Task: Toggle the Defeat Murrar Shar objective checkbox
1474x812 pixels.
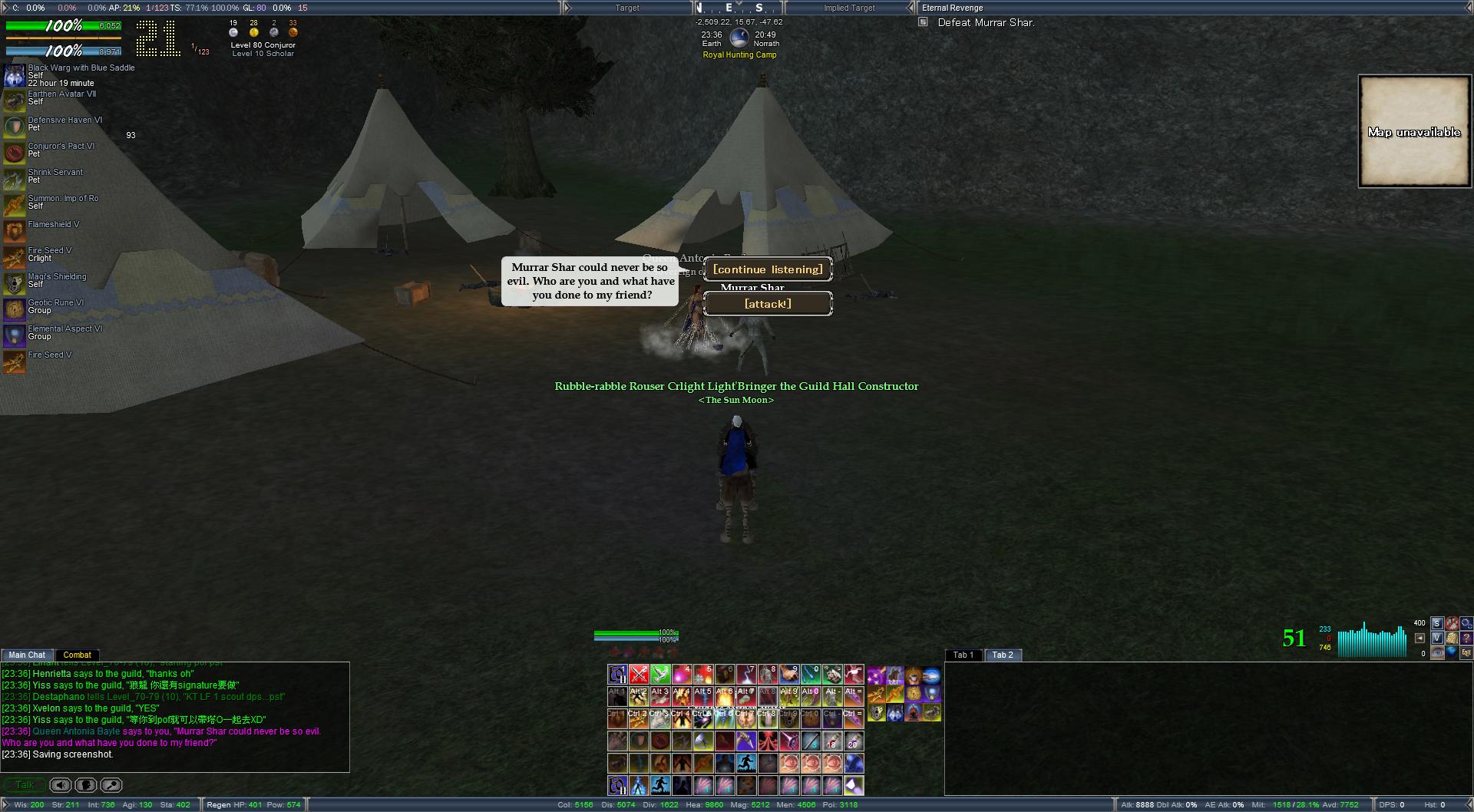Action: [923, 22]
